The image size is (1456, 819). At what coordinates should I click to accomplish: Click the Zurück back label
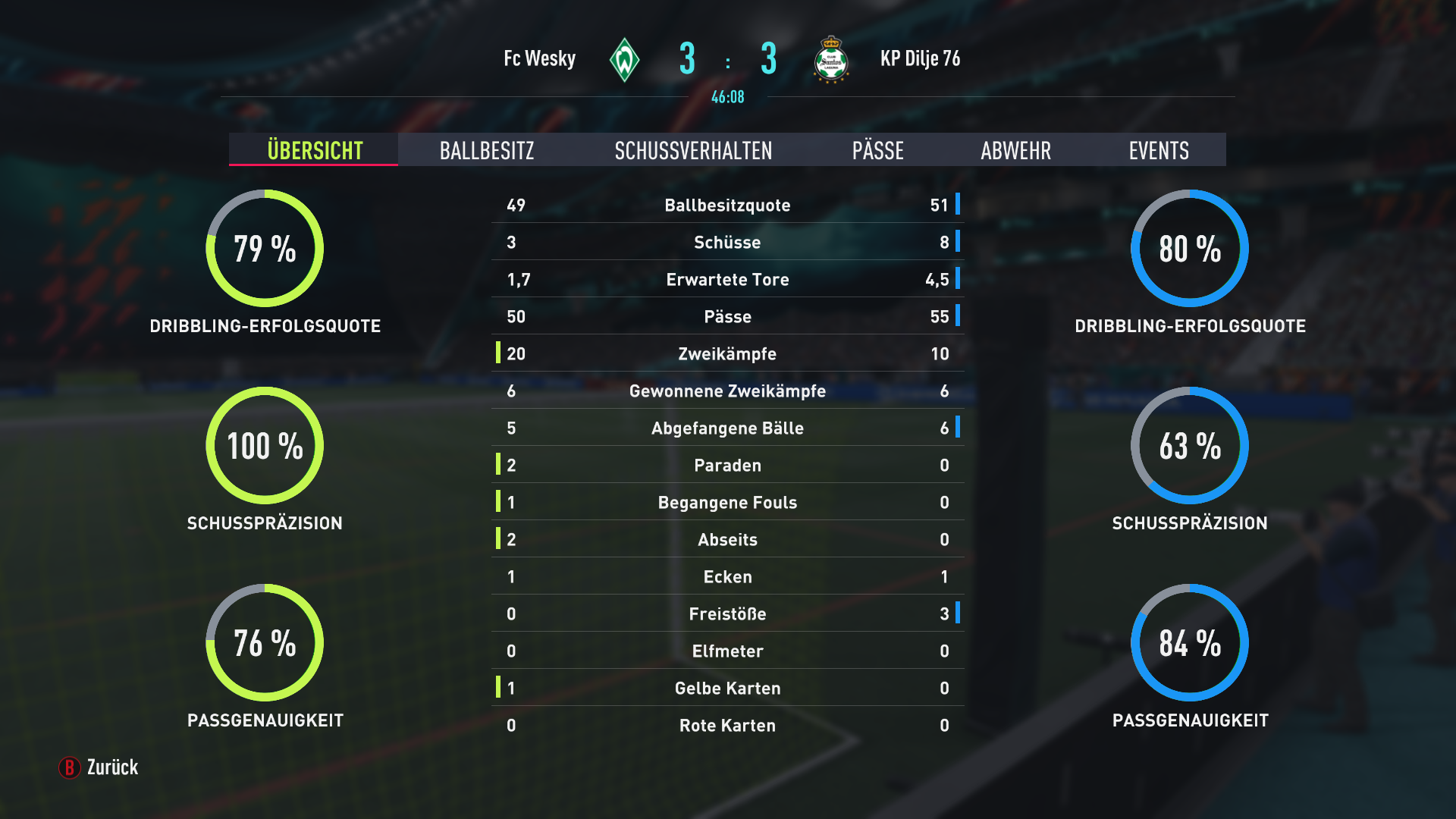[111, 767]
